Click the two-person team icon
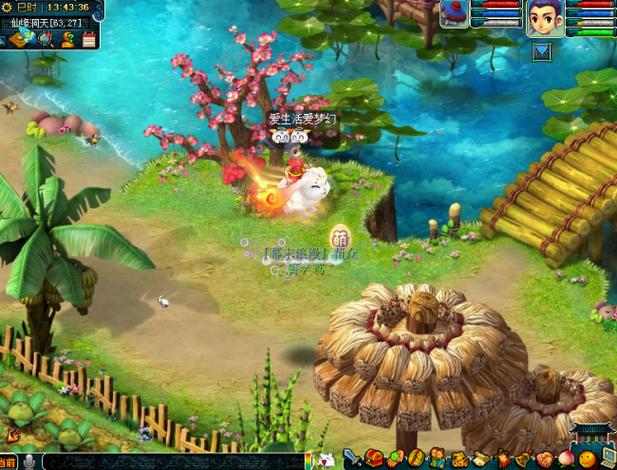617x470 pixels. pyautogui.click(x=437, y=459)
